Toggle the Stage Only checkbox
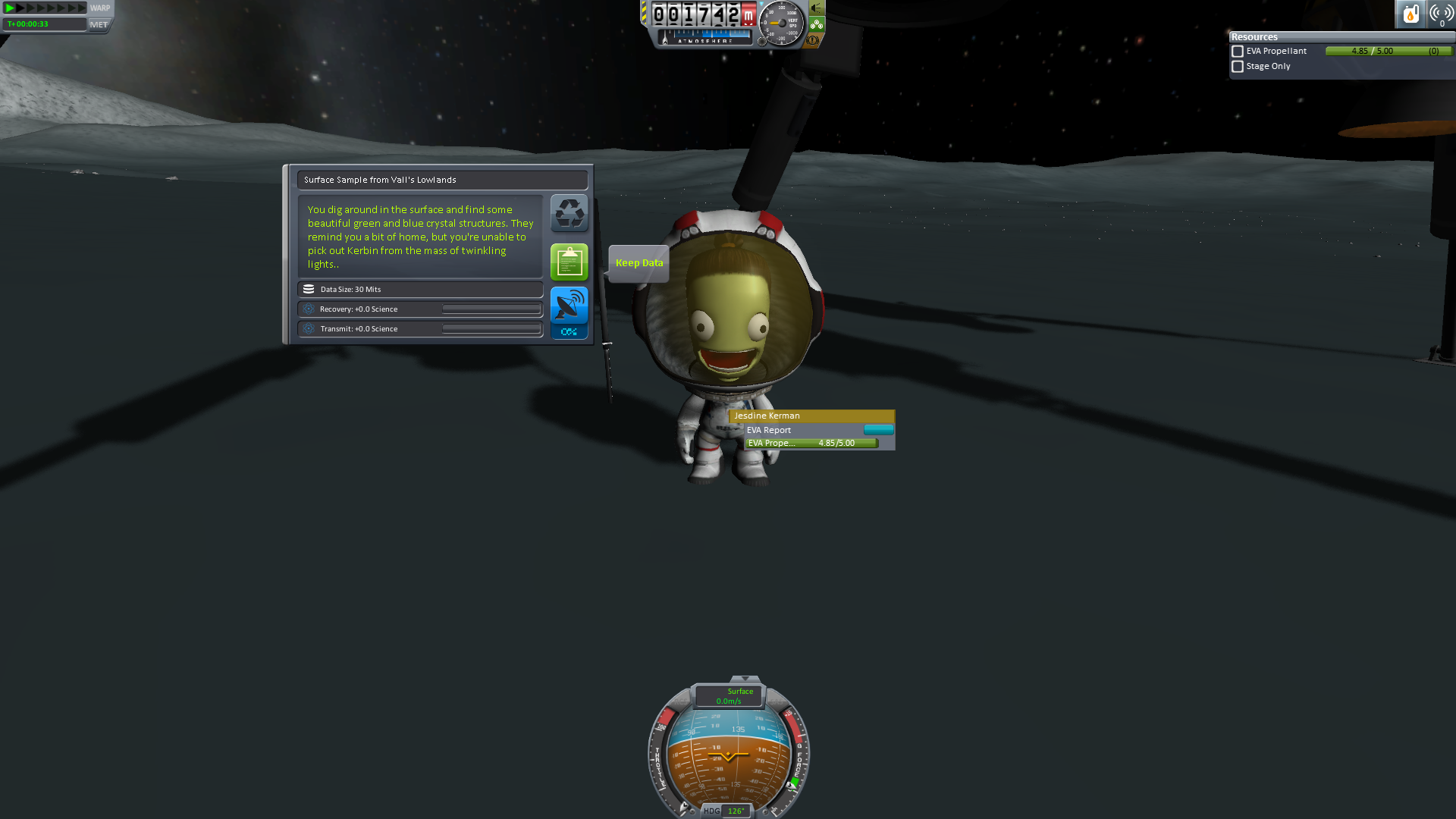The width and height of the screenshot is (1456, 819). pos(1238,67)
